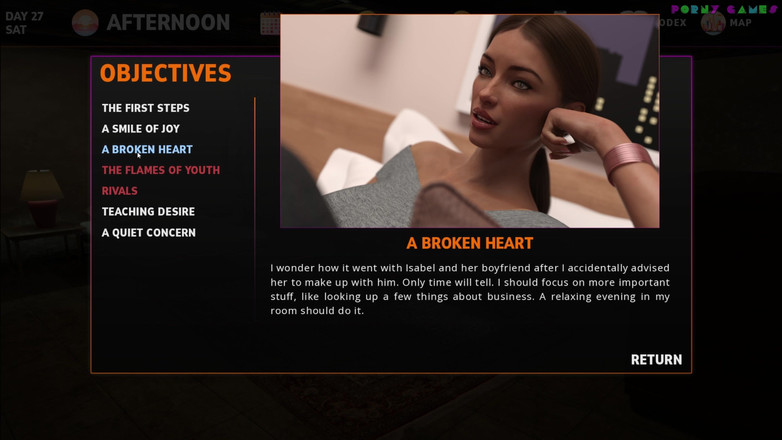
Task: Choose the A Broken Heart objective
Action: (147, 150)
